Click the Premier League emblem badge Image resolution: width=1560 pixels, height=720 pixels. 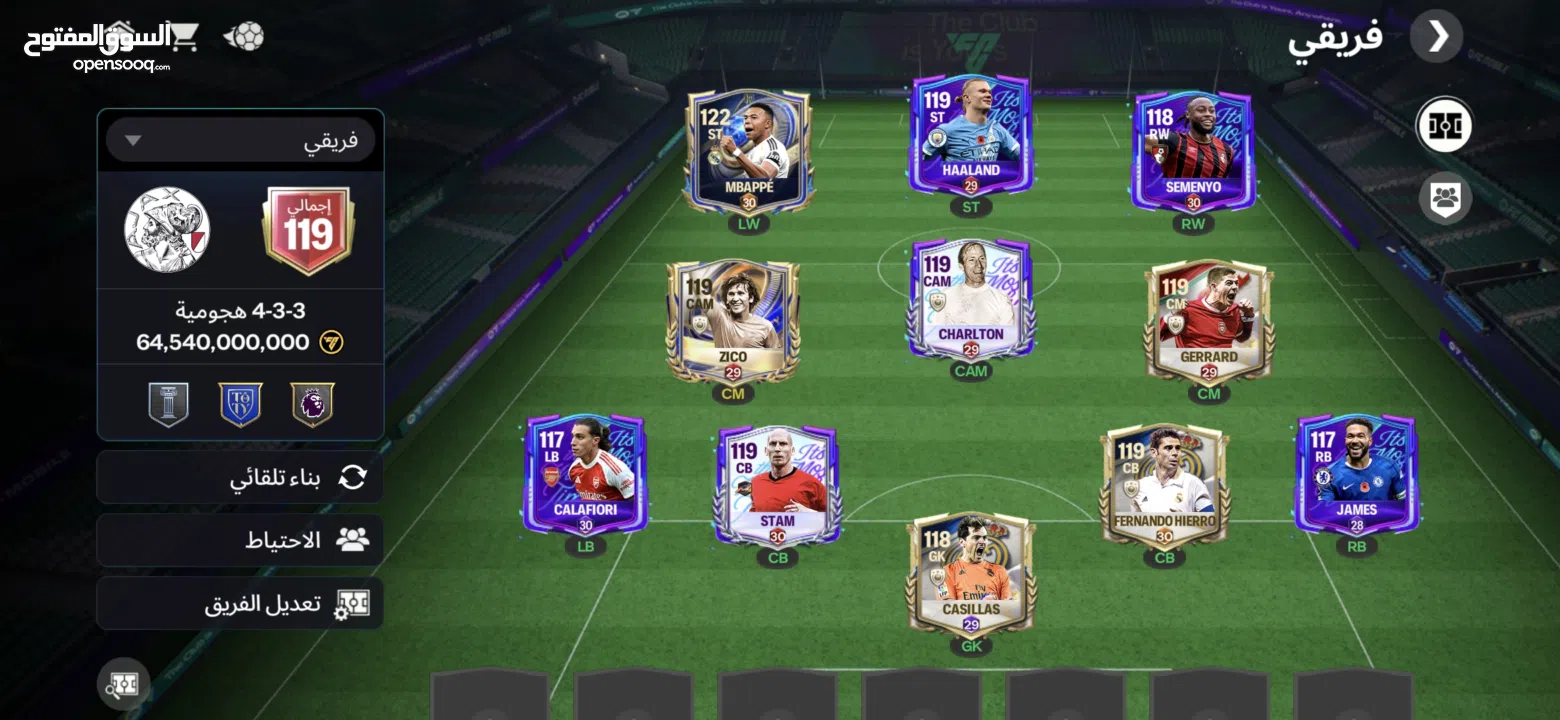[312, 403]
